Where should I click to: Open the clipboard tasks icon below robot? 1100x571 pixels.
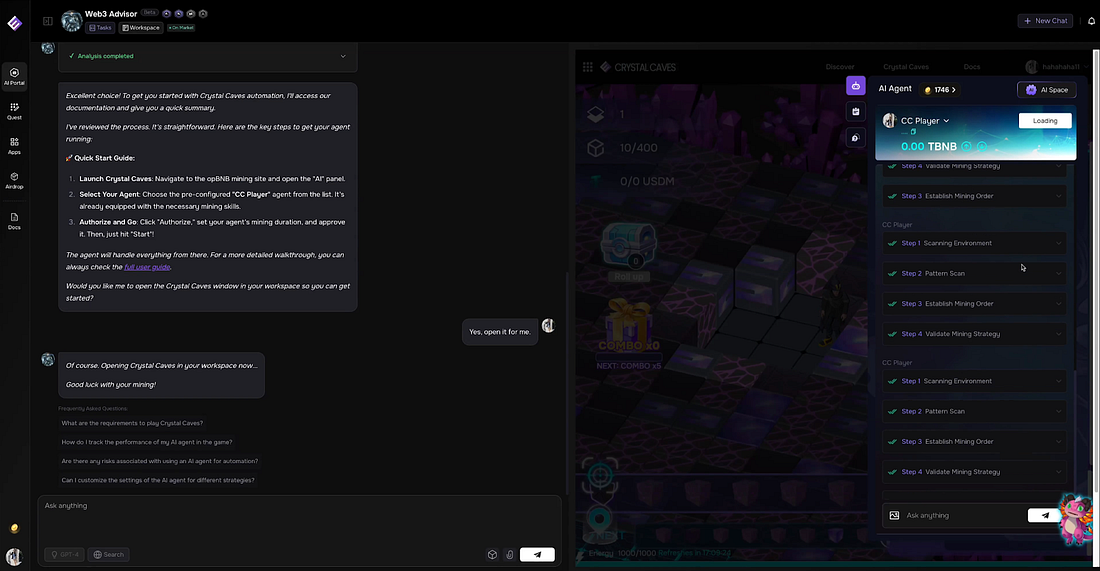coord(855,112)
